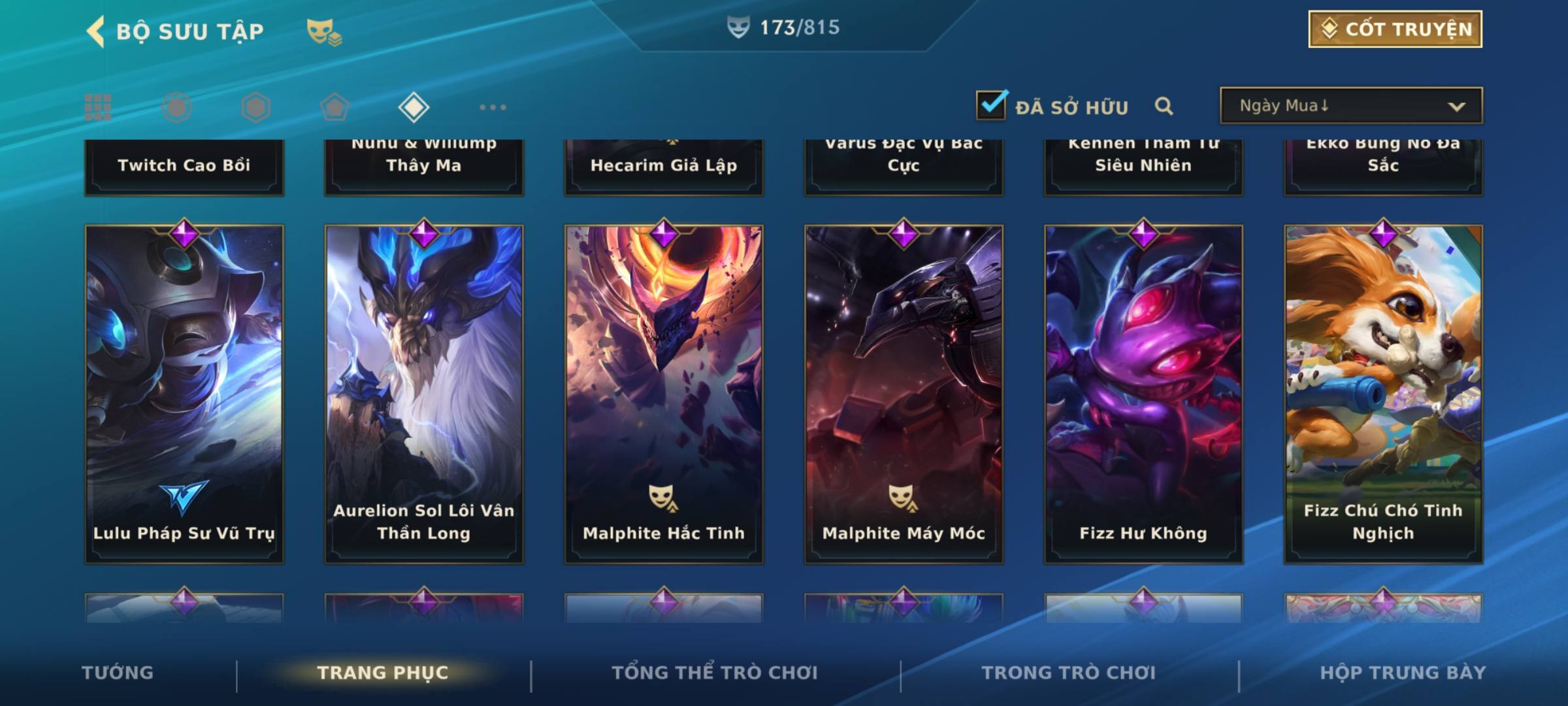Choose the Malphite Hắc Tinh skin card
The image size is (1568, 706).
(x=664, y=394)
